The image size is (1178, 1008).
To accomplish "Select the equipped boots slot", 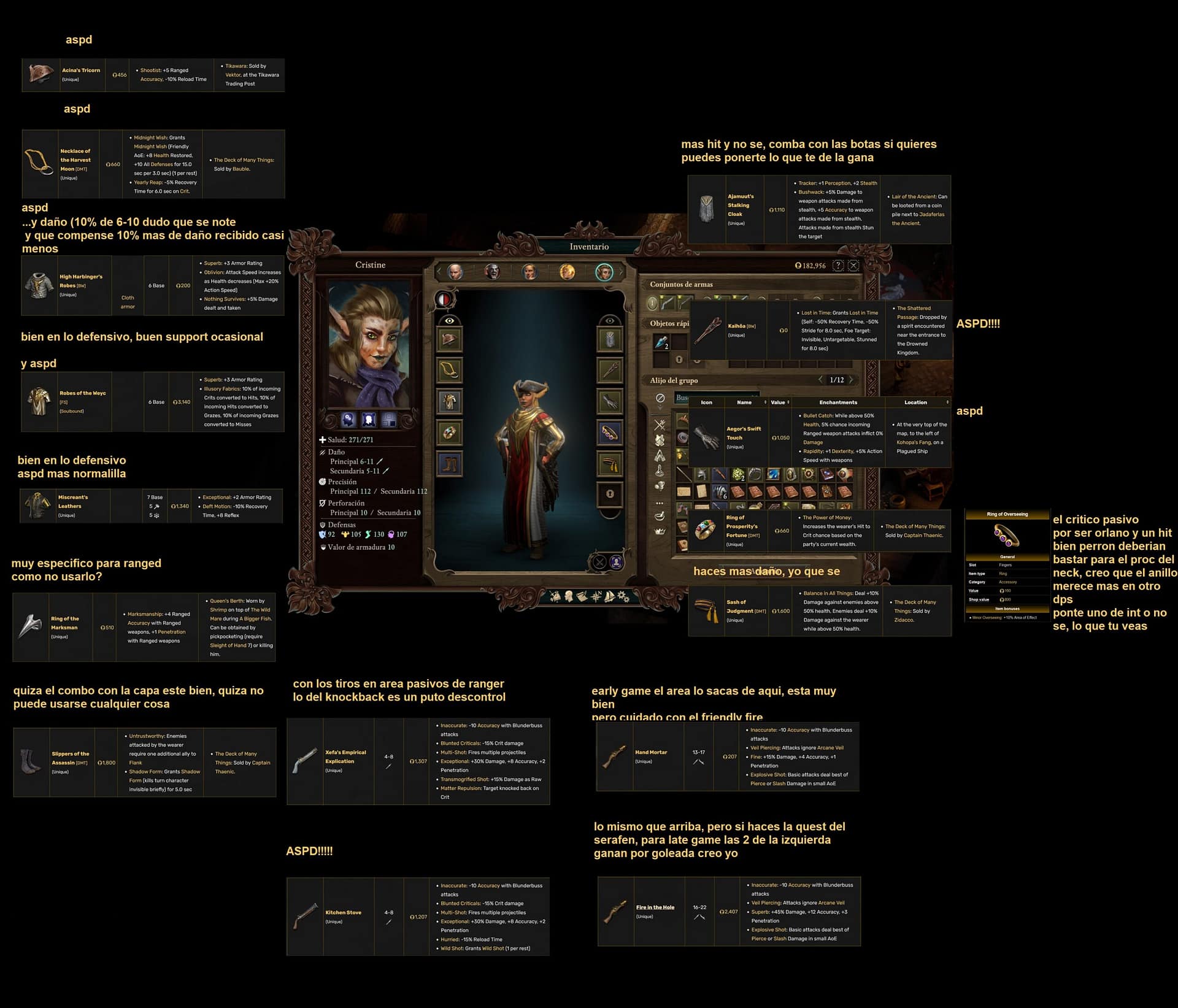I will point(449,464).
